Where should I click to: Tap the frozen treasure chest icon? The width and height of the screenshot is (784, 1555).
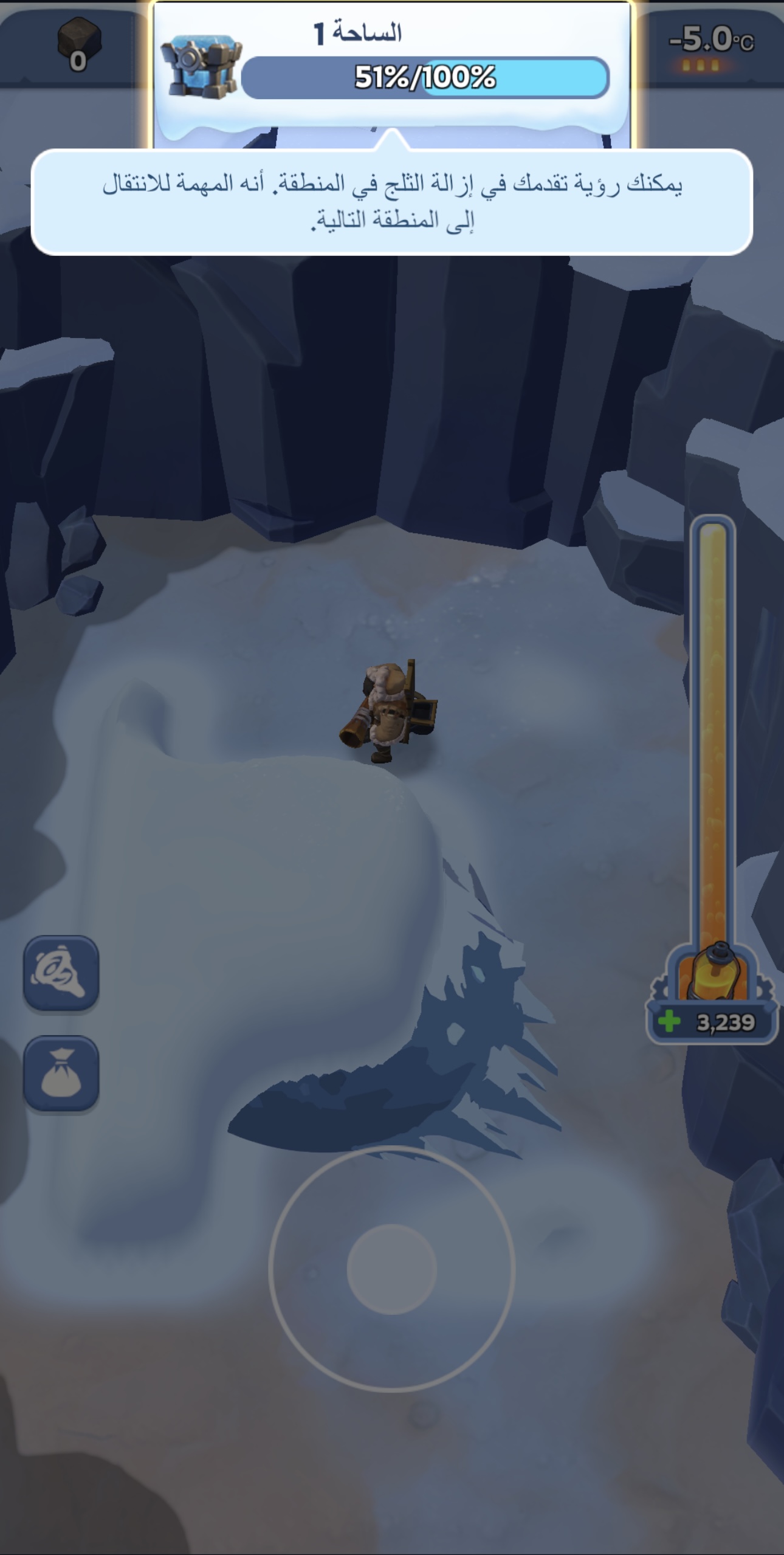coord(201,67)
